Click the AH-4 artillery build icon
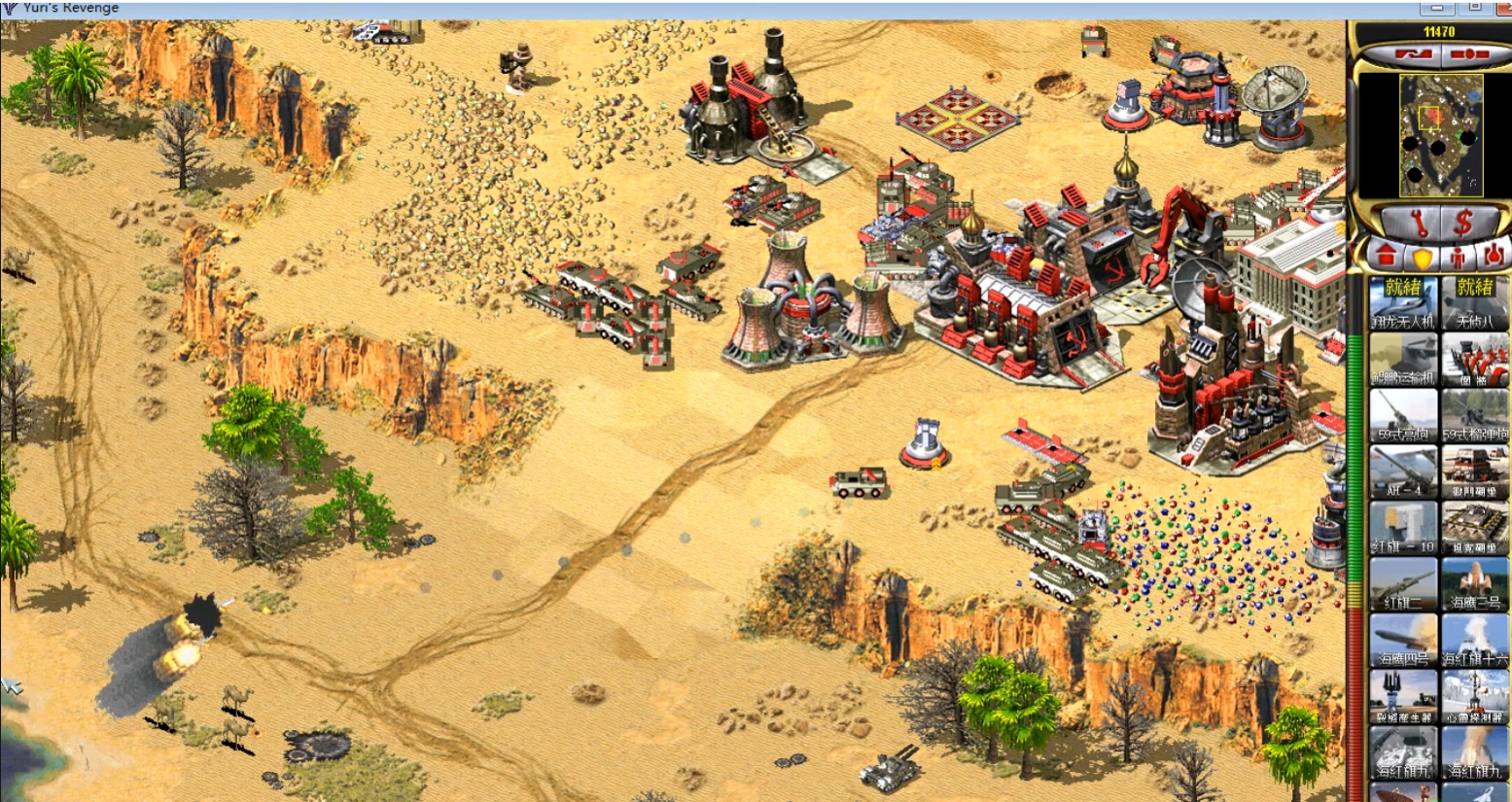Screen dimensions: 1512x802 click(x=1403, y=471)
